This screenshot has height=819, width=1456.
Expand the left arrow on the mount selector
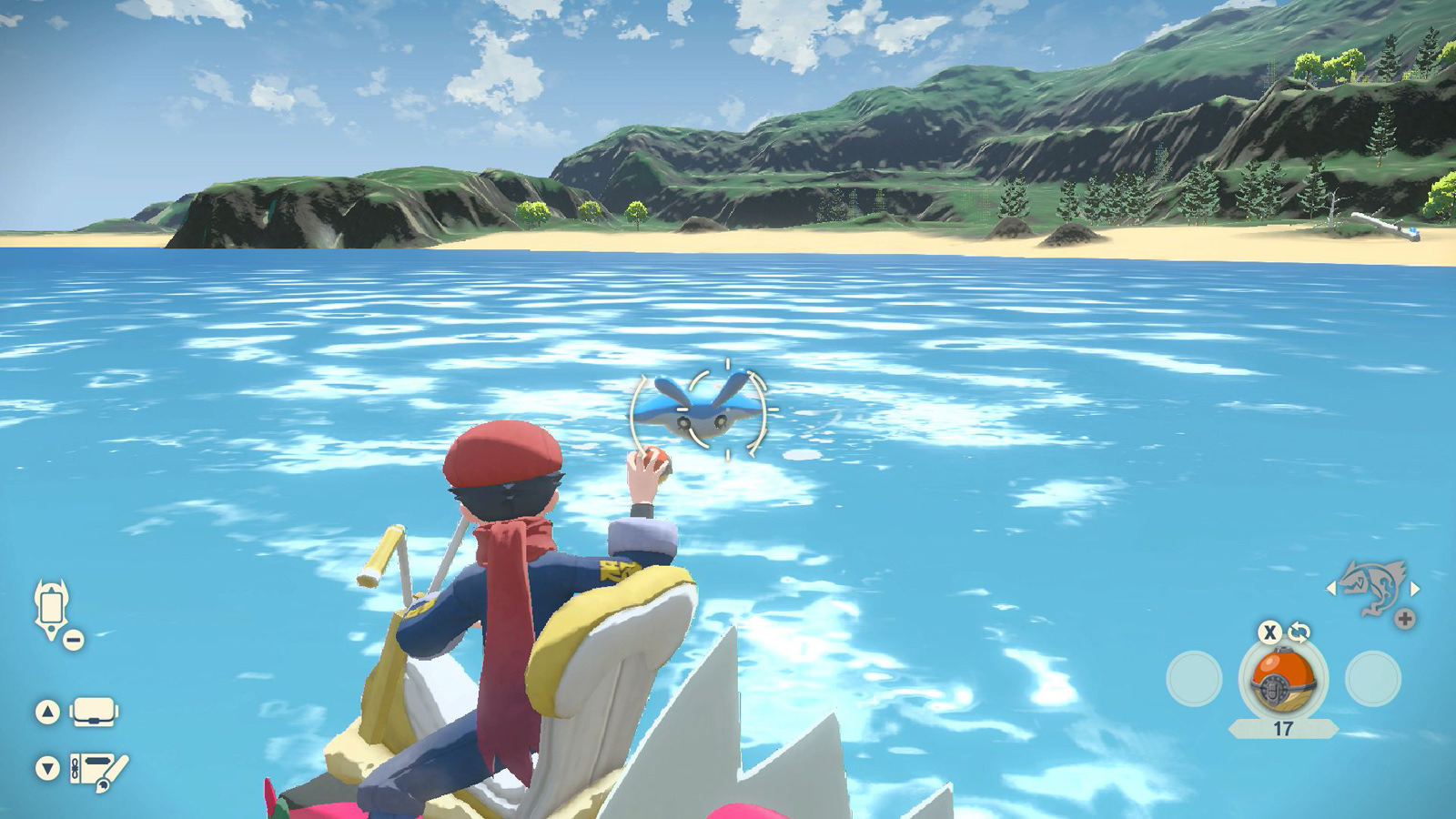click(x=1333, y=591)
